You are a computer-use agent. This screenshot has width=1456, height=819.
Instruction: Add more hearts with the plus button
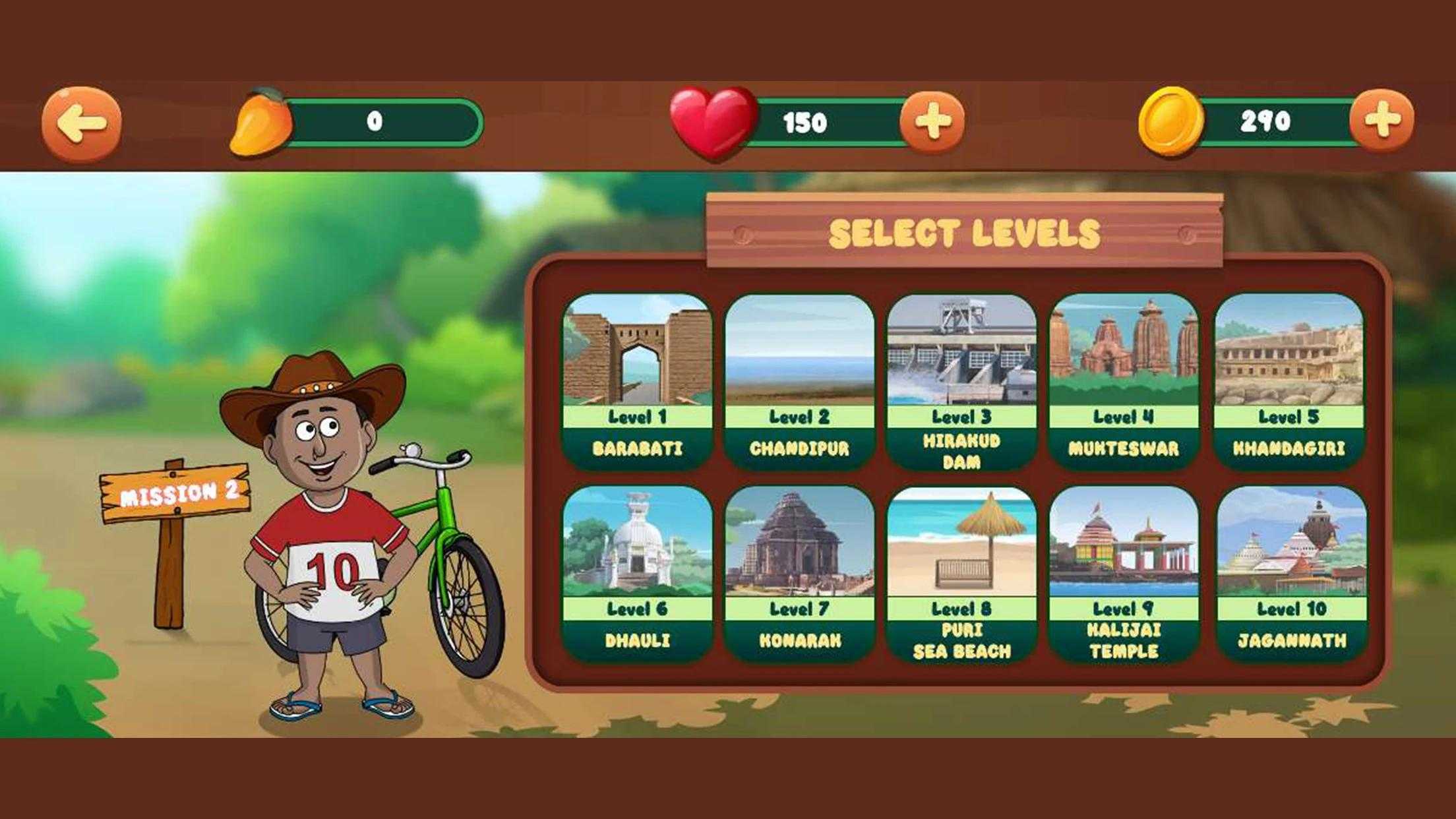coord(932,121)
